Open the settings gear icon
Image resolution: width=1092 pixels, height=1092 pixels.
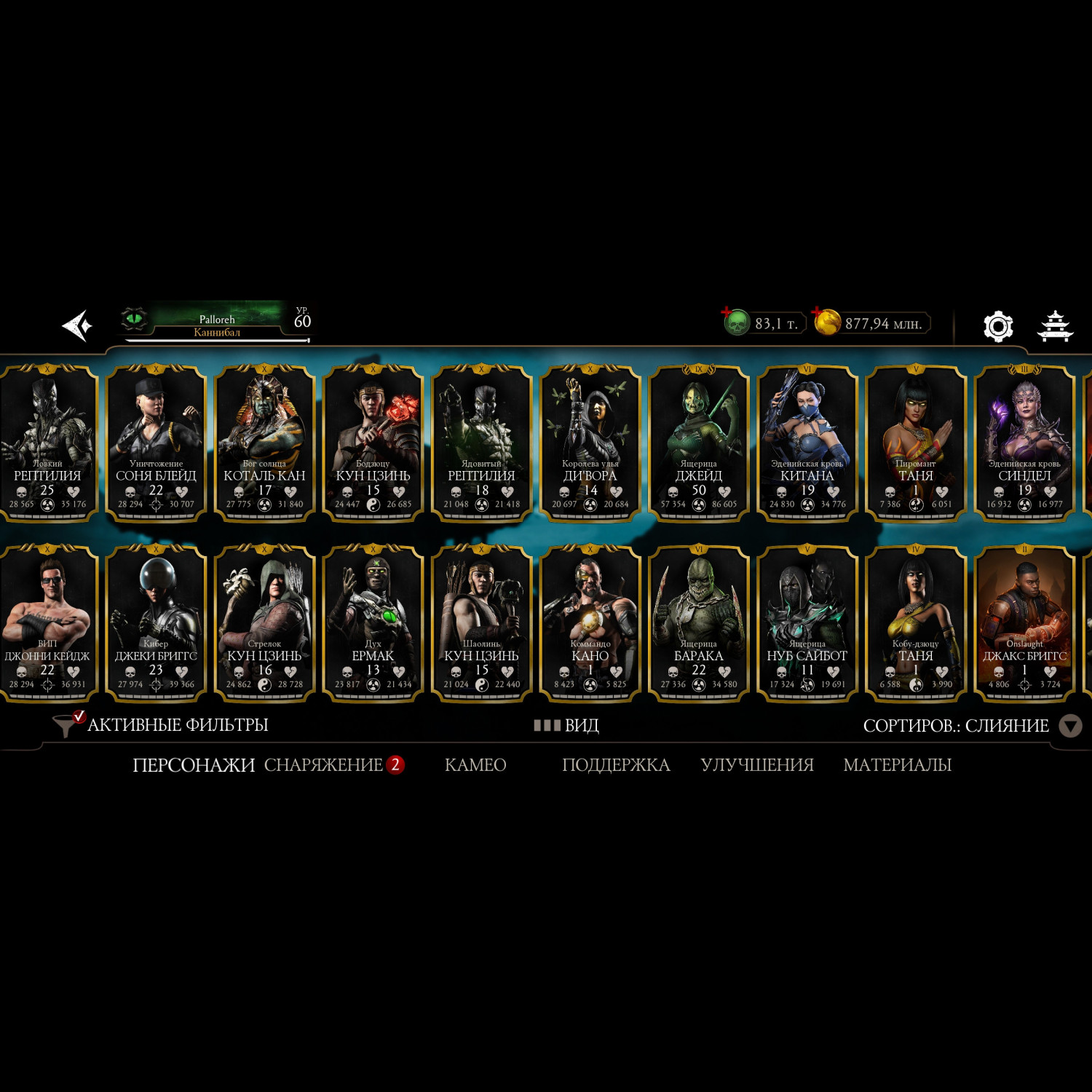coord(997,325)
